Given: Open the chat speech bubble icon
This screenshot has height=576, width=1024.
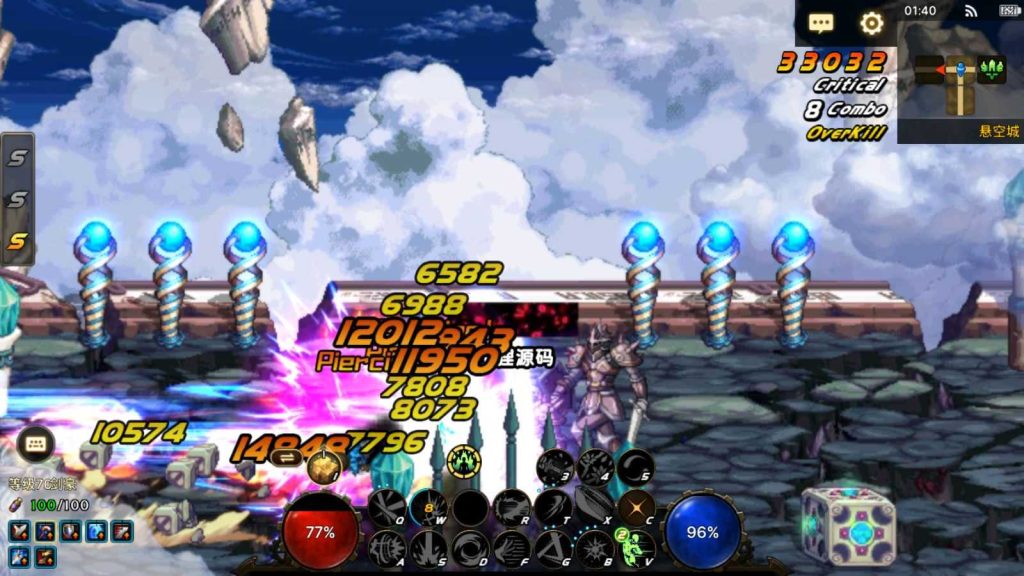Looking at the screenshot, I should point(821,23).
